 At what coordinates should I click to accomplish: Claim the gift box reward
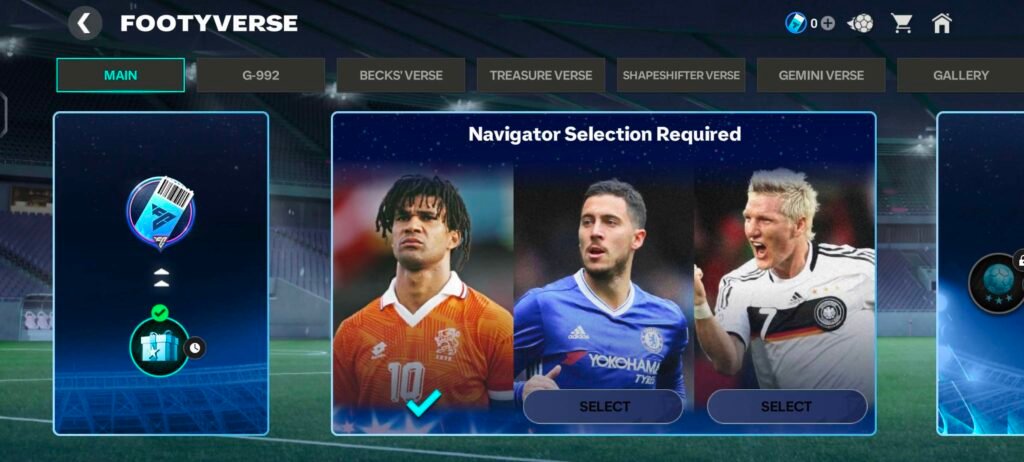coord(160,346)
